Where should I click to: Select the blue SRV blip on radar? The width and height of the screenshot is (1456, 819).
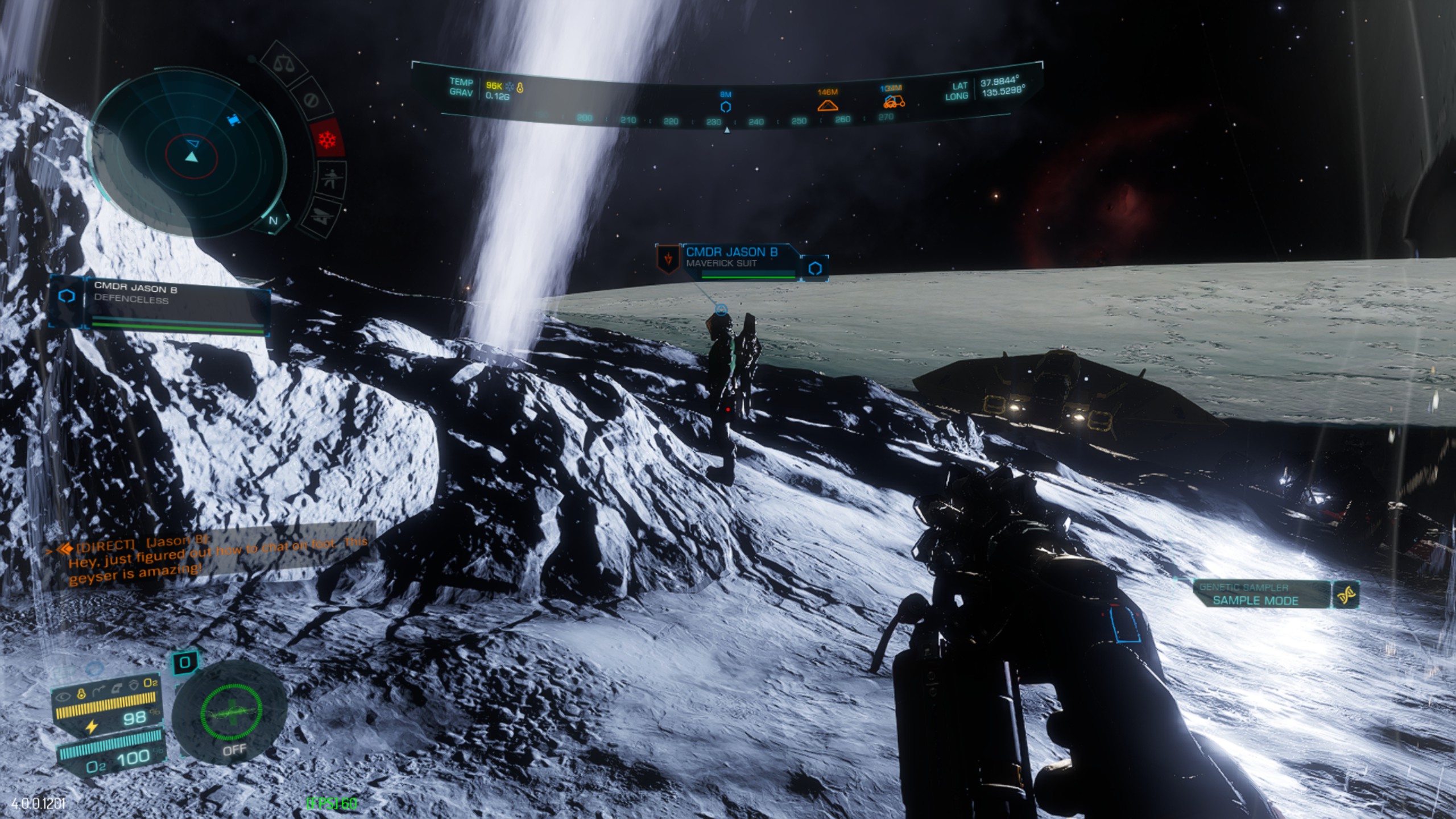[233, 120]
